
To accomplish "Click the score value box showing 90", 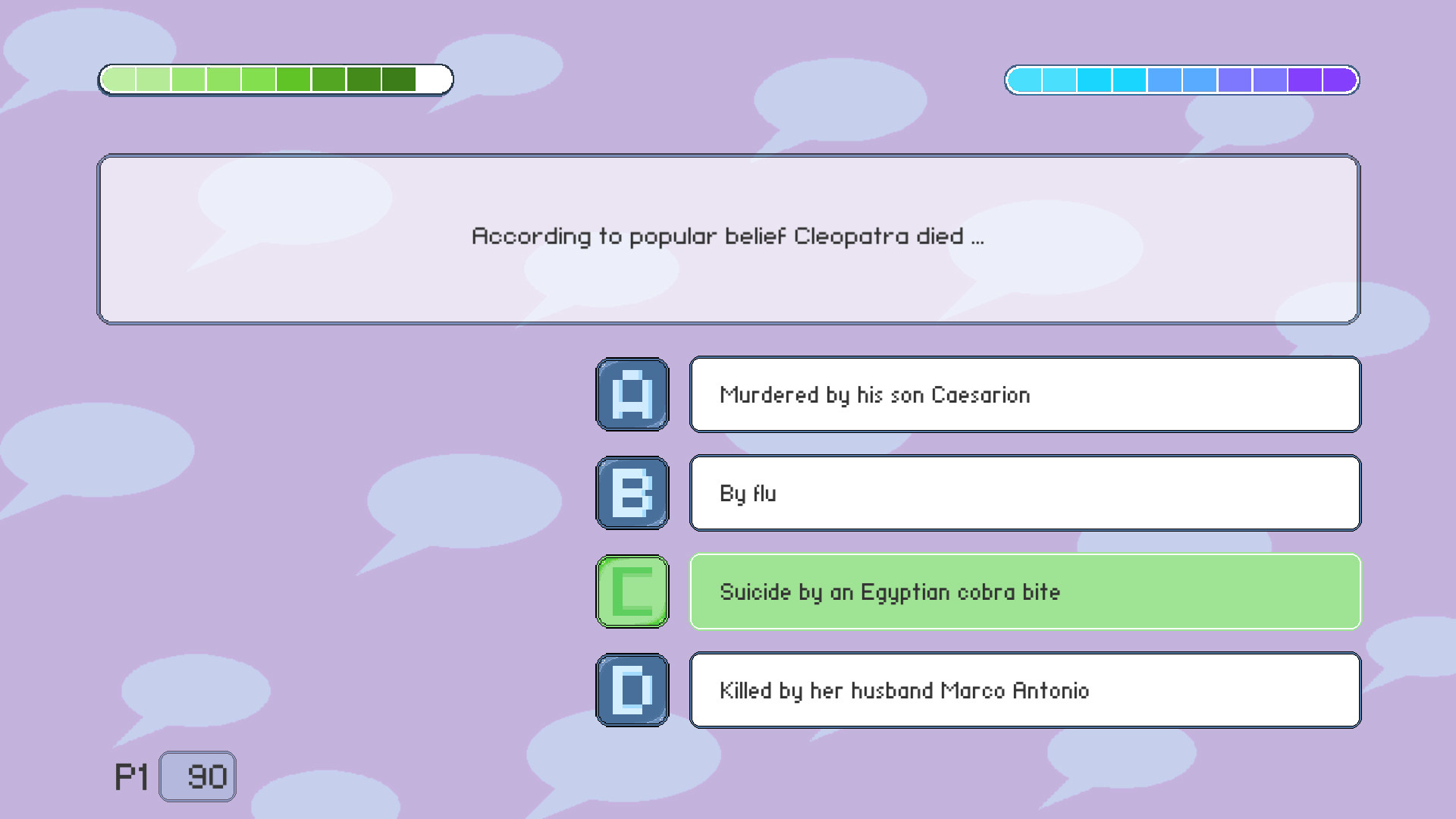I will point(197,775).
